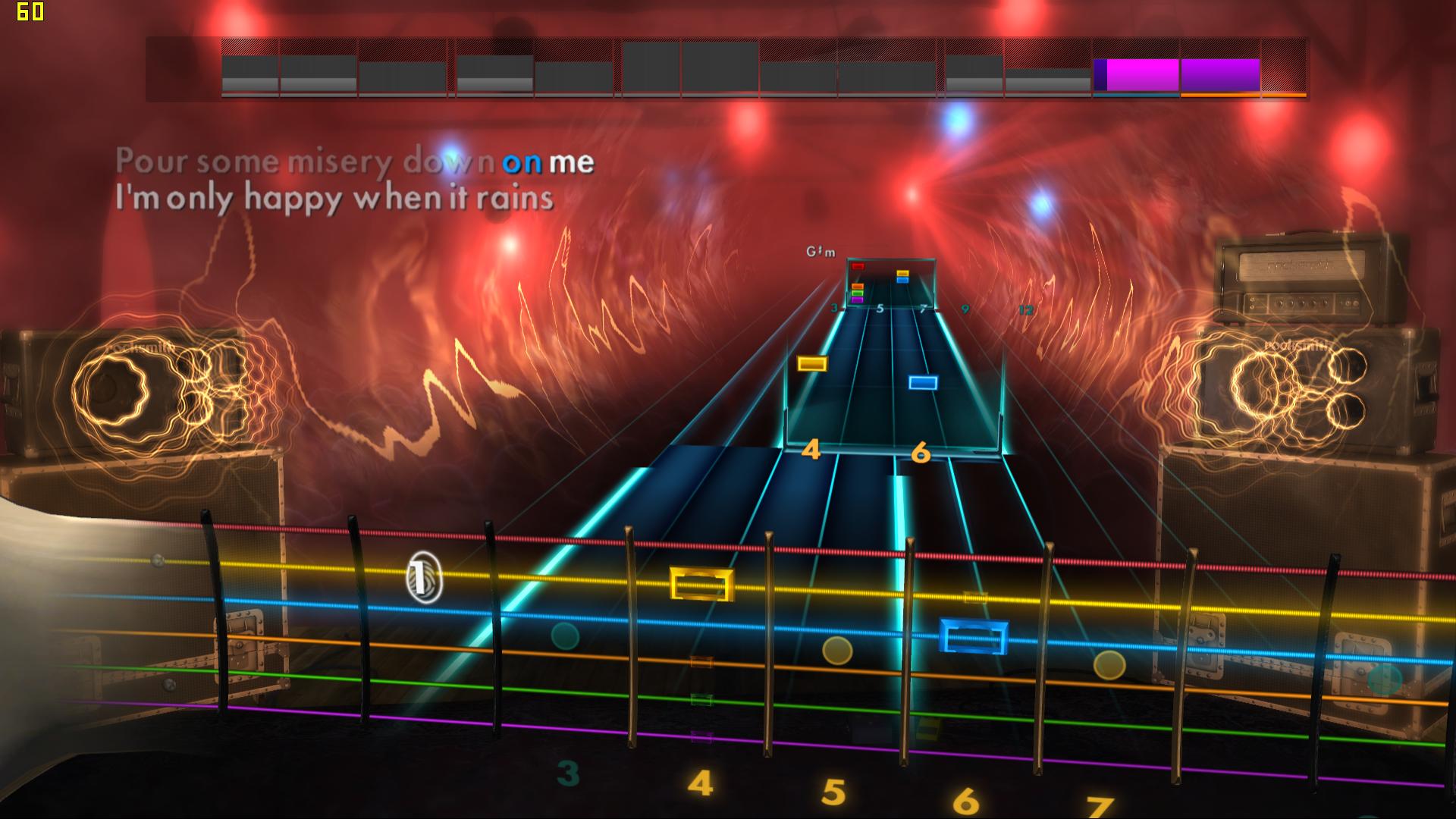Image resolution: width=1456 pixels, height=819 pixels.
Task: Click the fret number 12 on the note highway
Action: coord(1026,309)
